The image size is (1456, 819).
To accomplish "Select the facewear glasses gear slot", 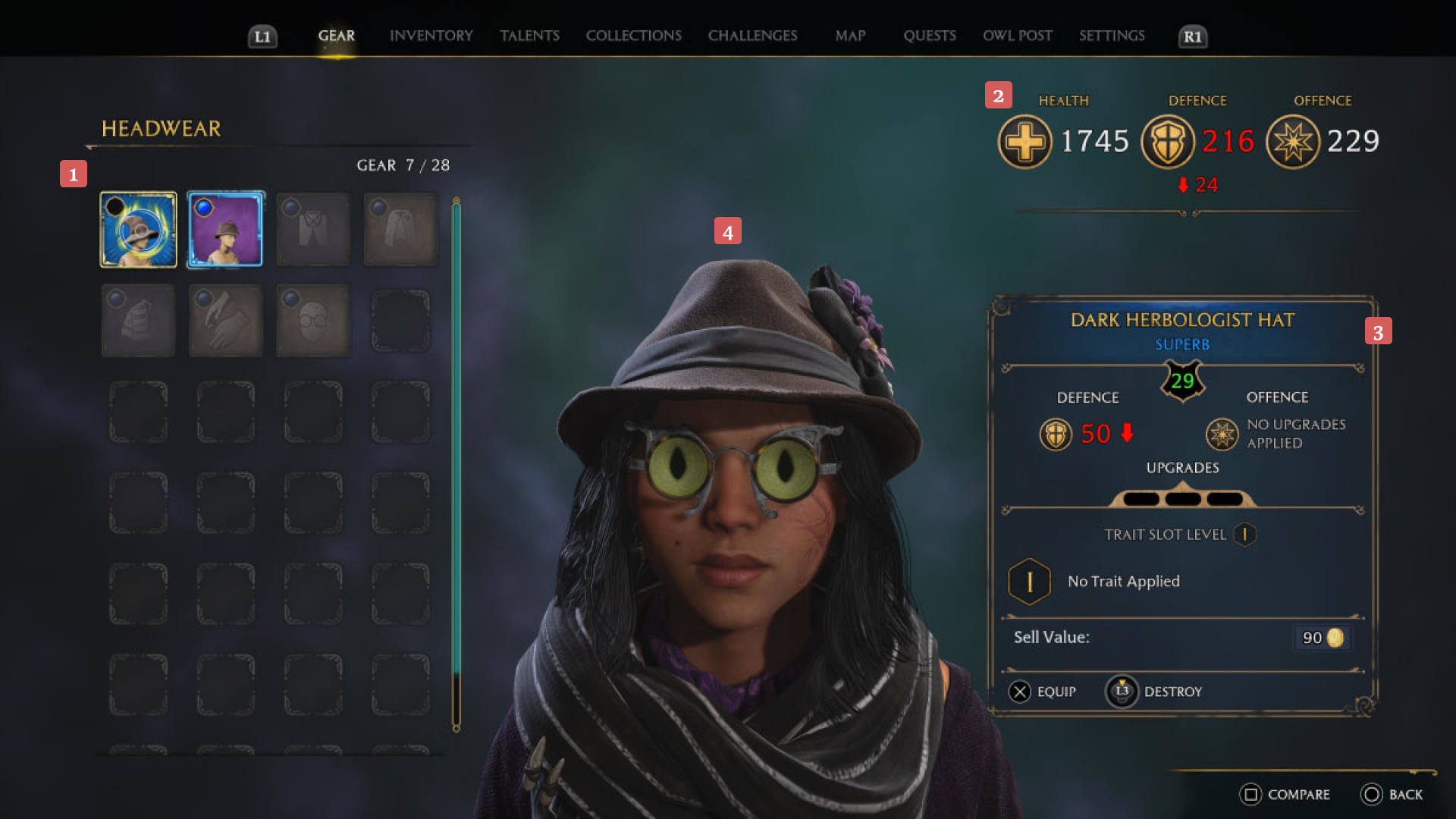I will pos(312,320).
